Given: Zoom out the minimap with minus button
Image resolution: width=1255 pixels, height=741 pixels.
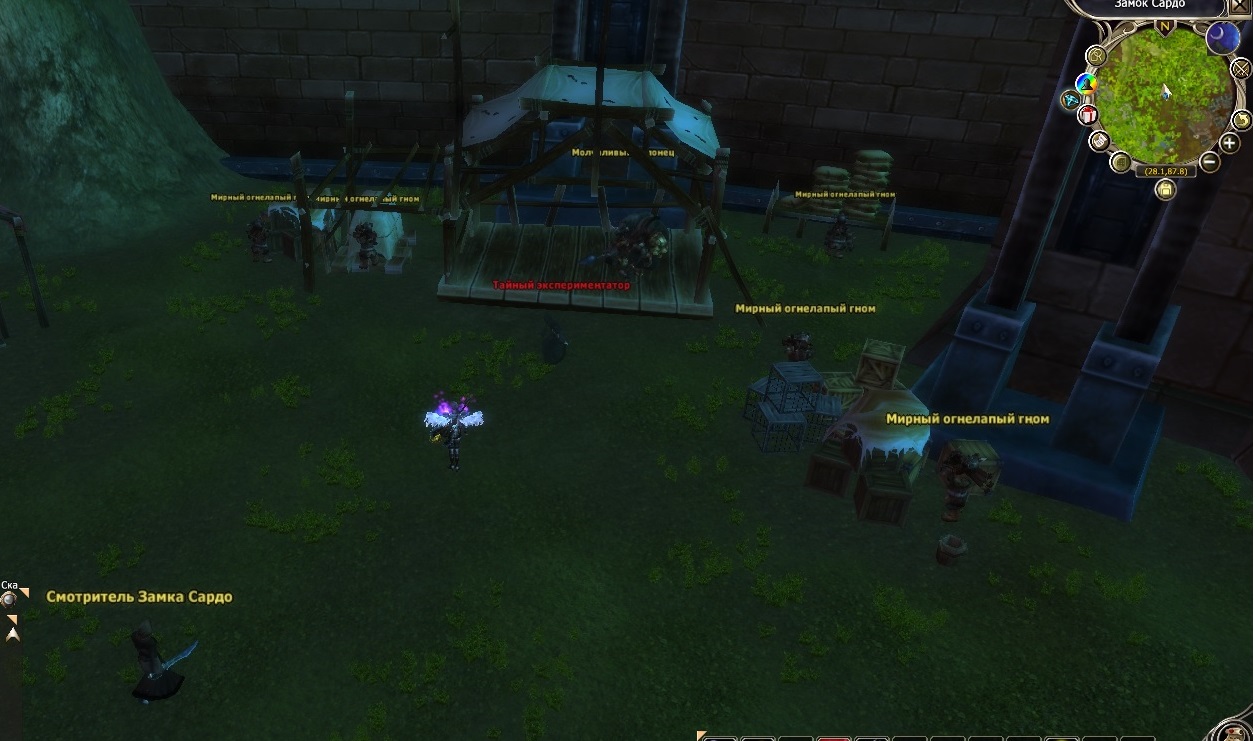Looking at the screenshot, I should point(1209,160).
